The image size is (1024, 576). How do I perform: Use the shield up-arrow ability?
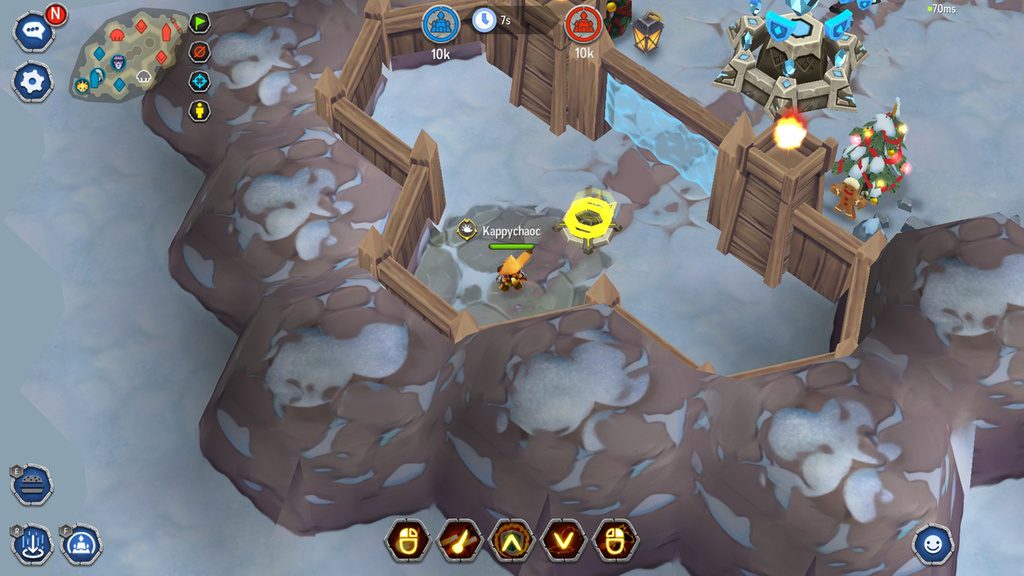tap(511, 541)
